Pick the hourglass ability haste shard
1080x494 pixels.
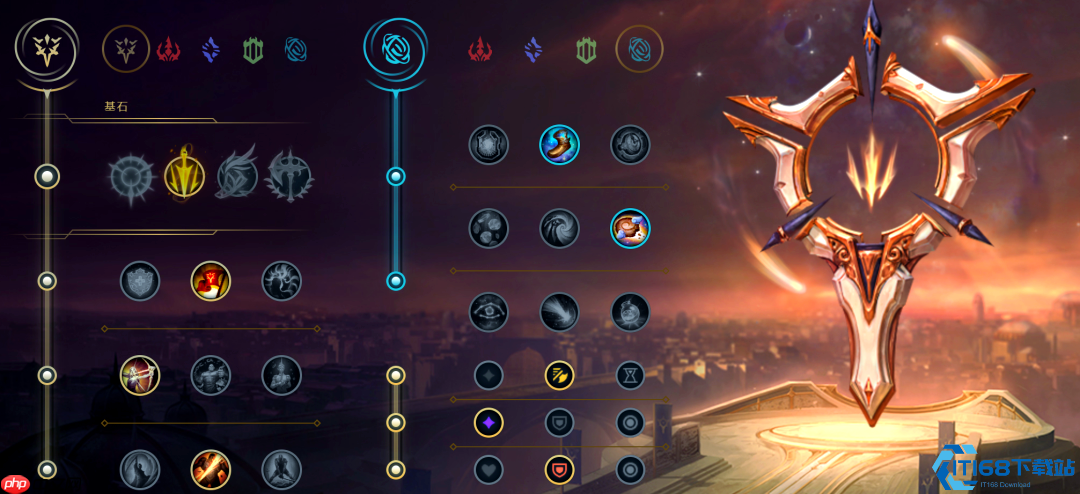[631, 375]
